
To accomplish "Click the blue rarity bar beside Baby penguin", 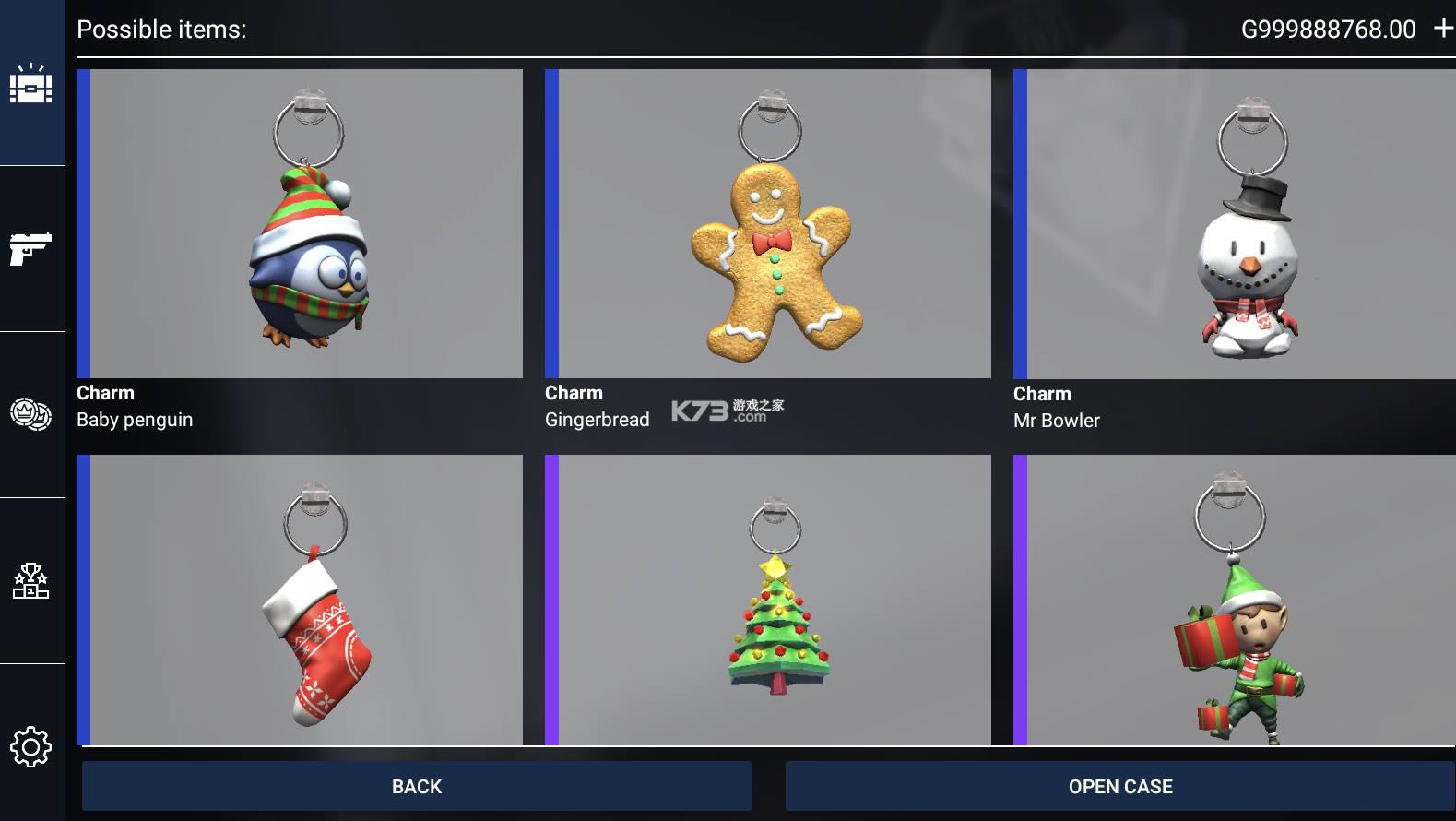I will click(x=84, y=223).
